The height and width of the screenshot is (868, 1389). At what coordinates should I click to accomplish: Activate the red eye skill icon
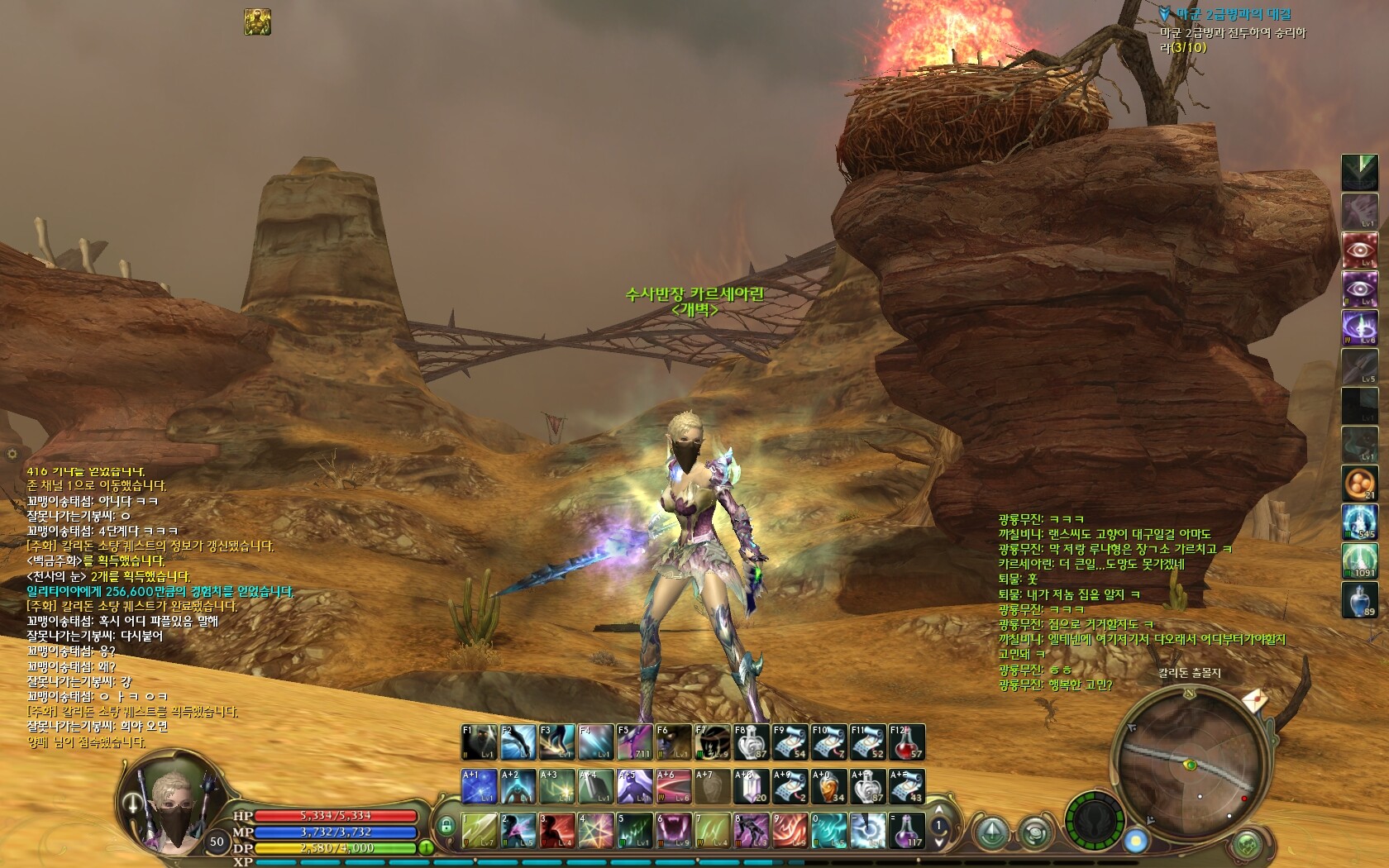[1358, 250]
